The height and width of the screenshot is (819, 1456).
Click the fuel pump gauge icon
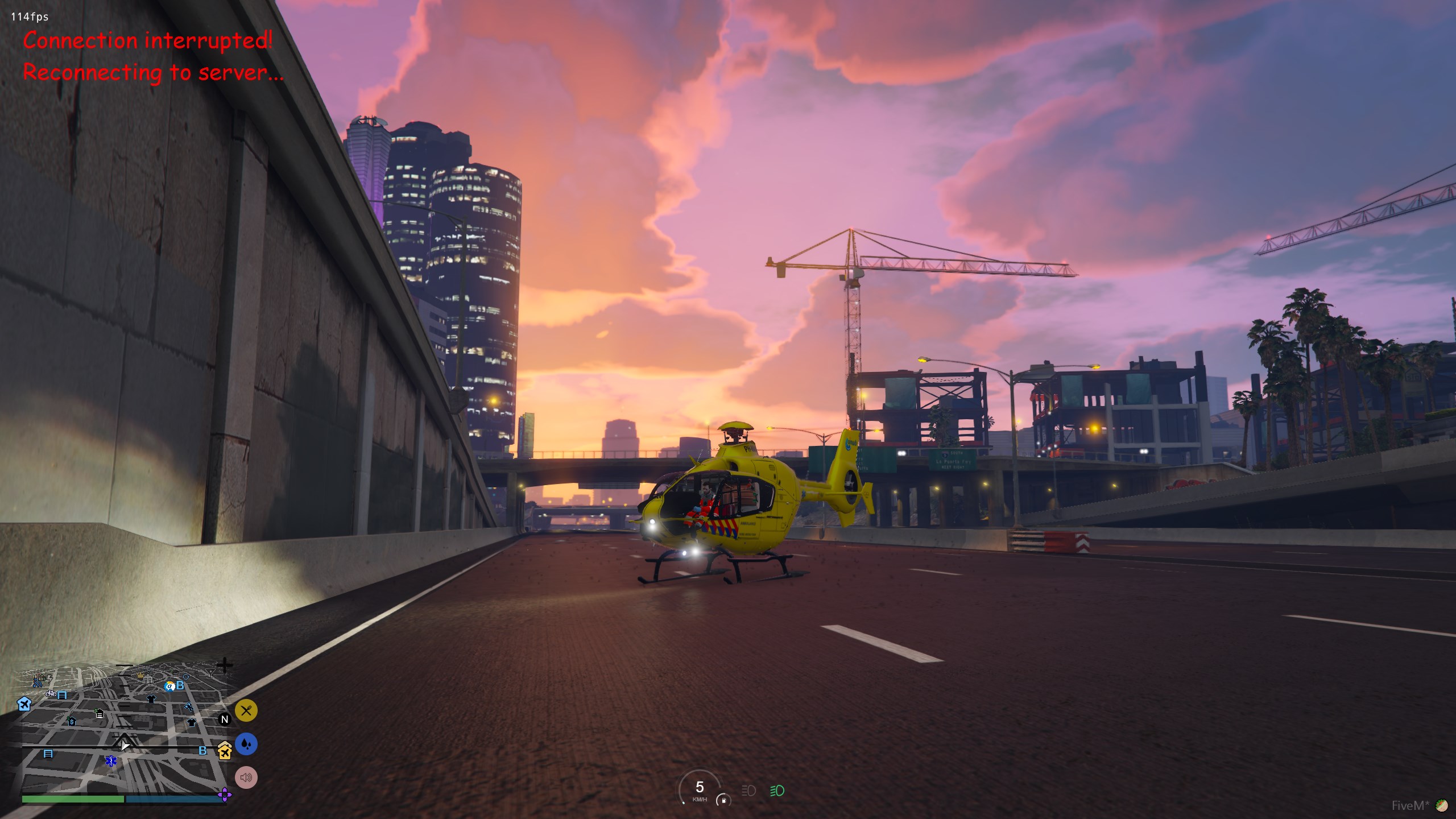(x=723, y=800)
